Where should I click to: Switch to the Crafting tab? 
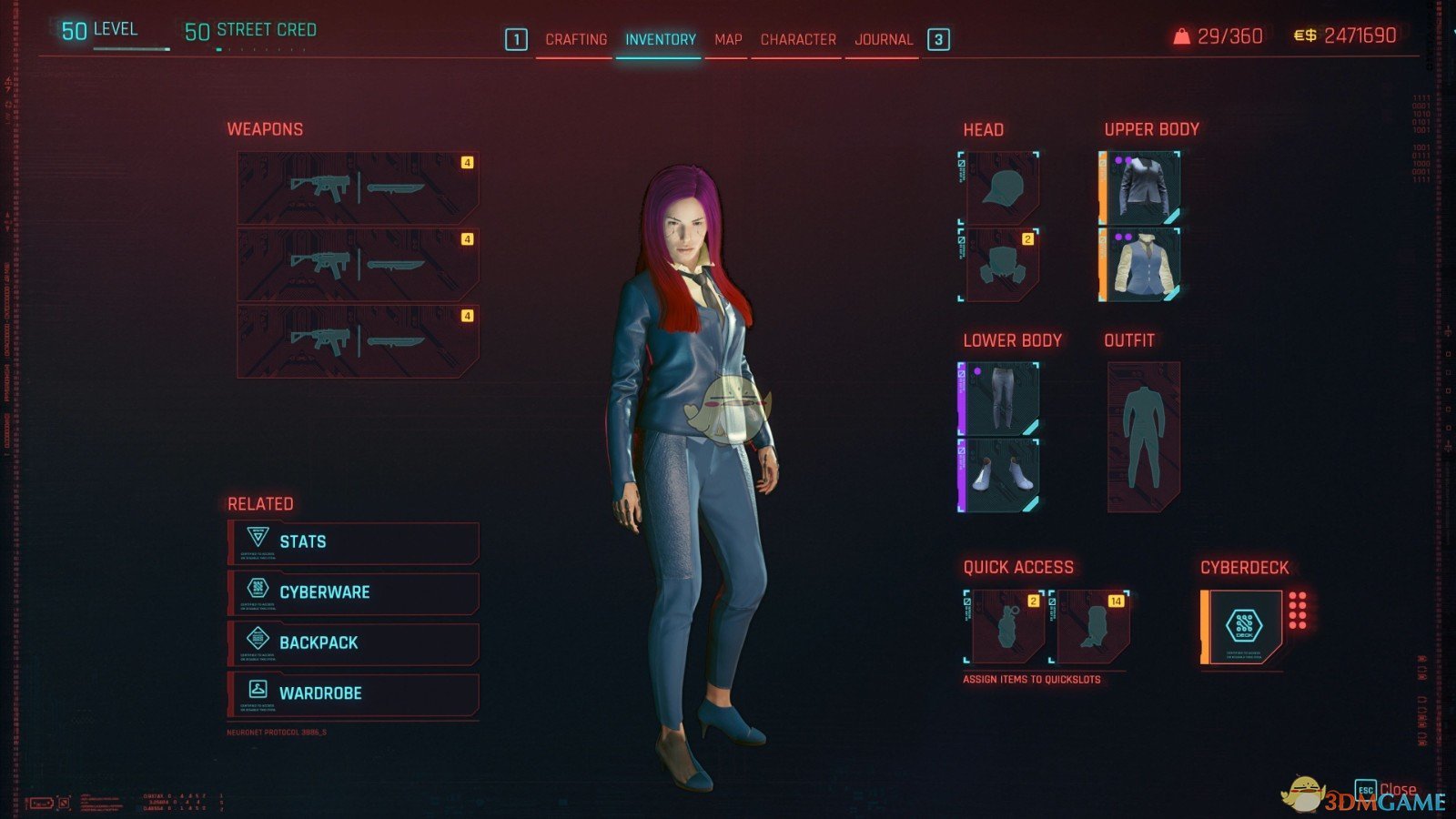click(x=576, y=39)
